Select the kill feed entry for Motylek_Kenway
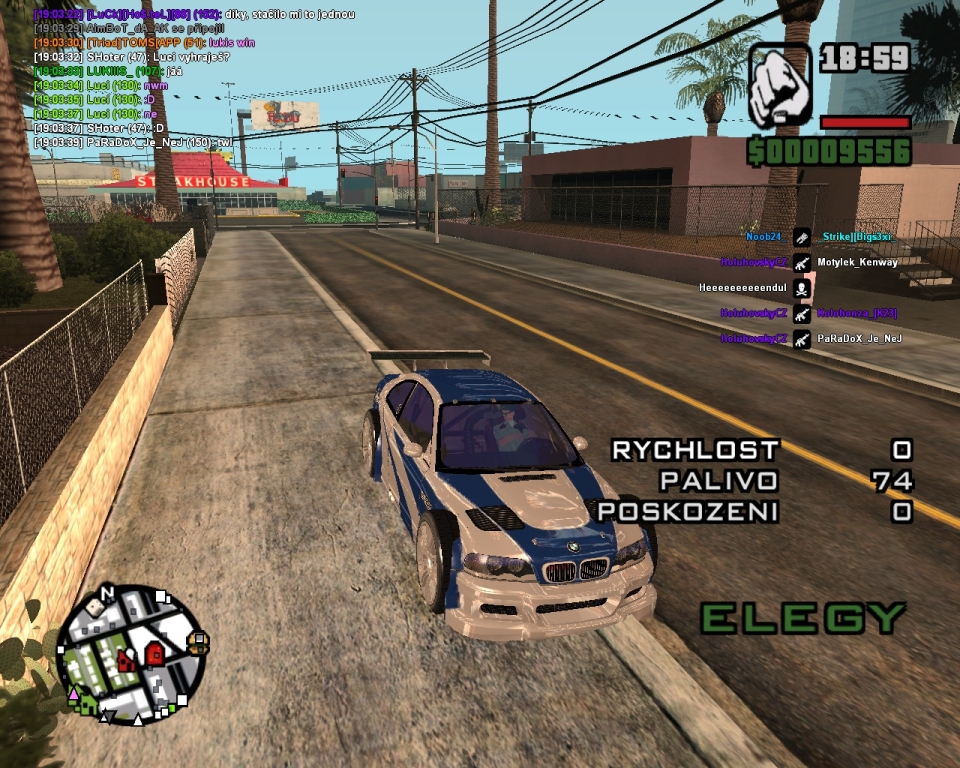960x768 pixels. click(857, 262)
